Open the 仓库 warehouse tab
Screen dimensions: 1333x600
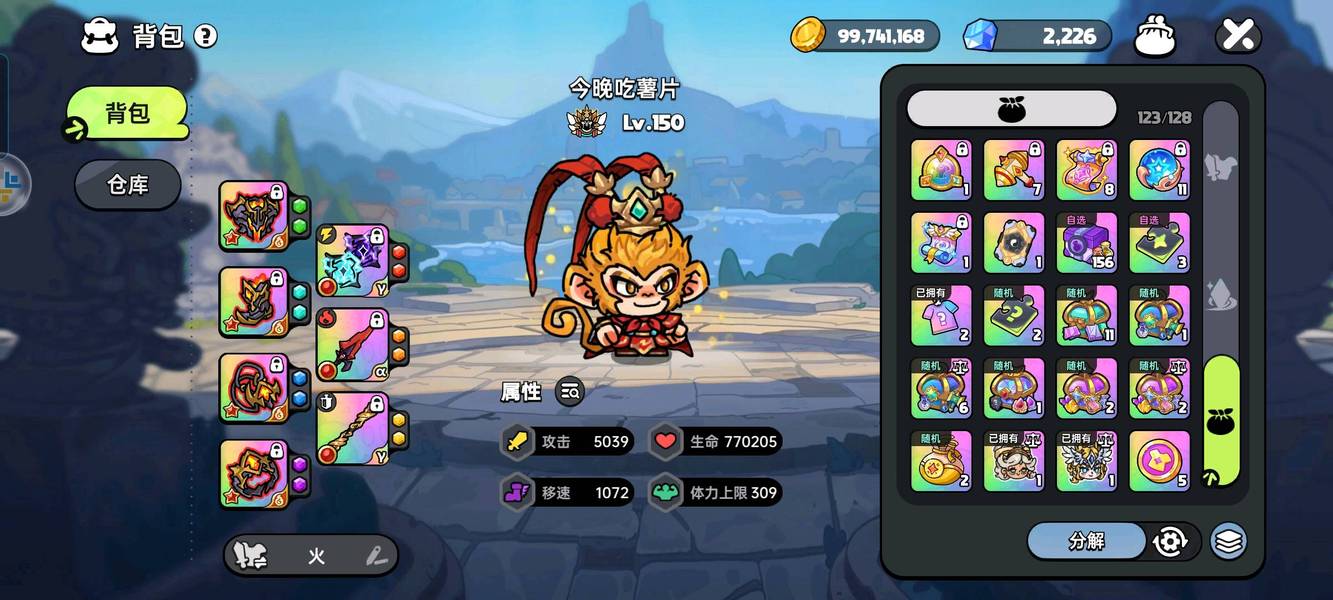pyautogui.click(x=127, y=185)
